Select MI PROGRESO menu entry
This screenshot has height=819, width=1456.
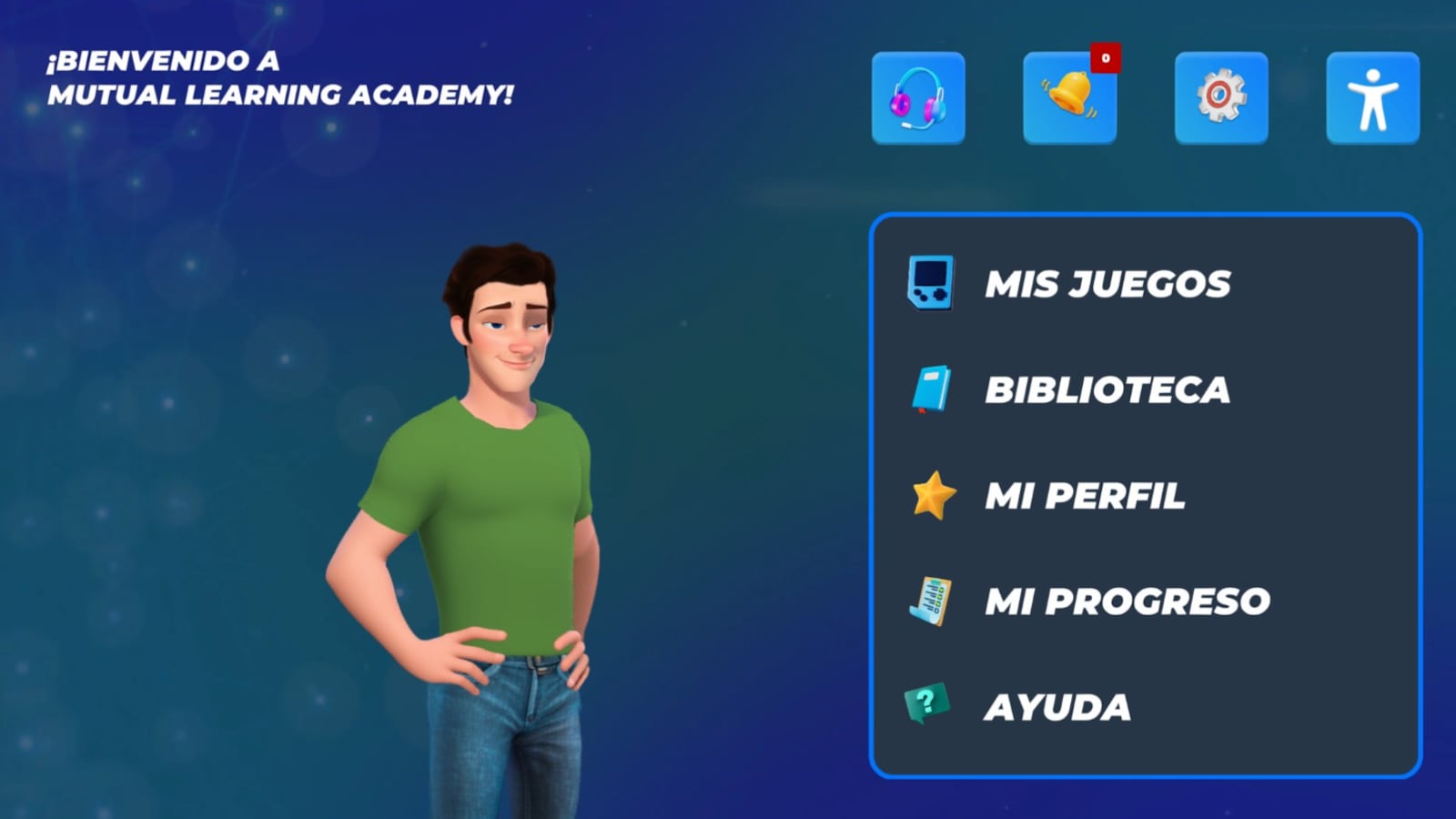point(1127,601)
